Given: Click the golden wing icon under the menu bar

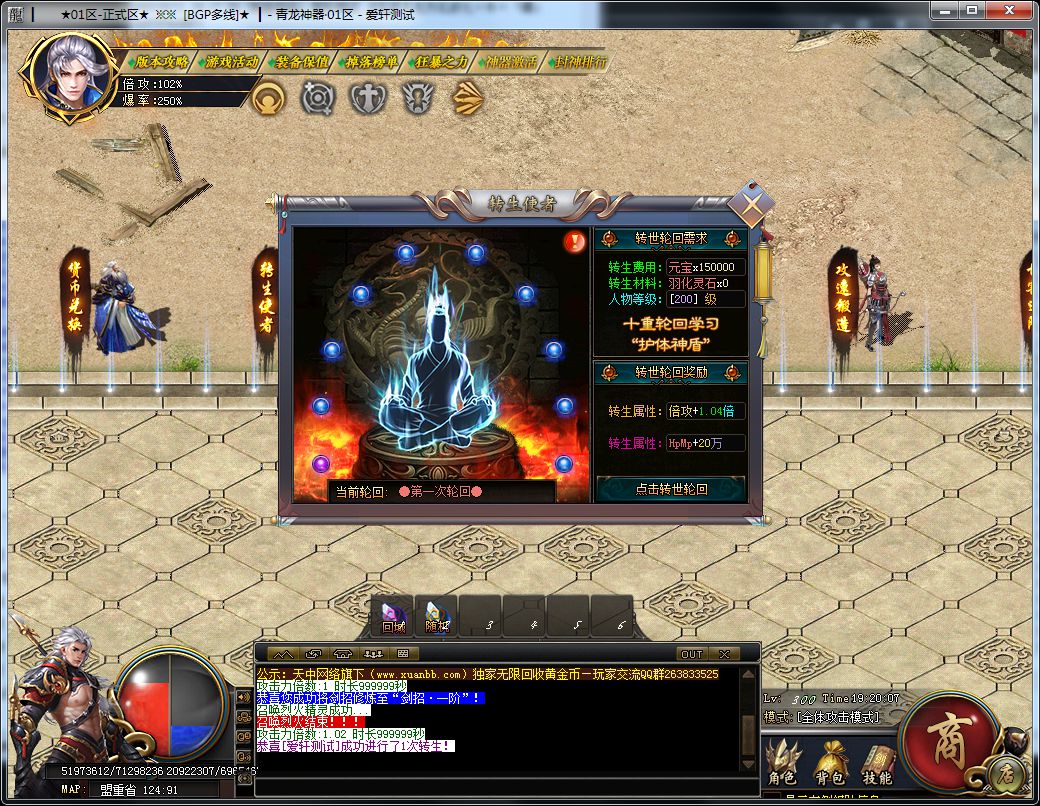Looking at the screenshot, I should (468, 98).
